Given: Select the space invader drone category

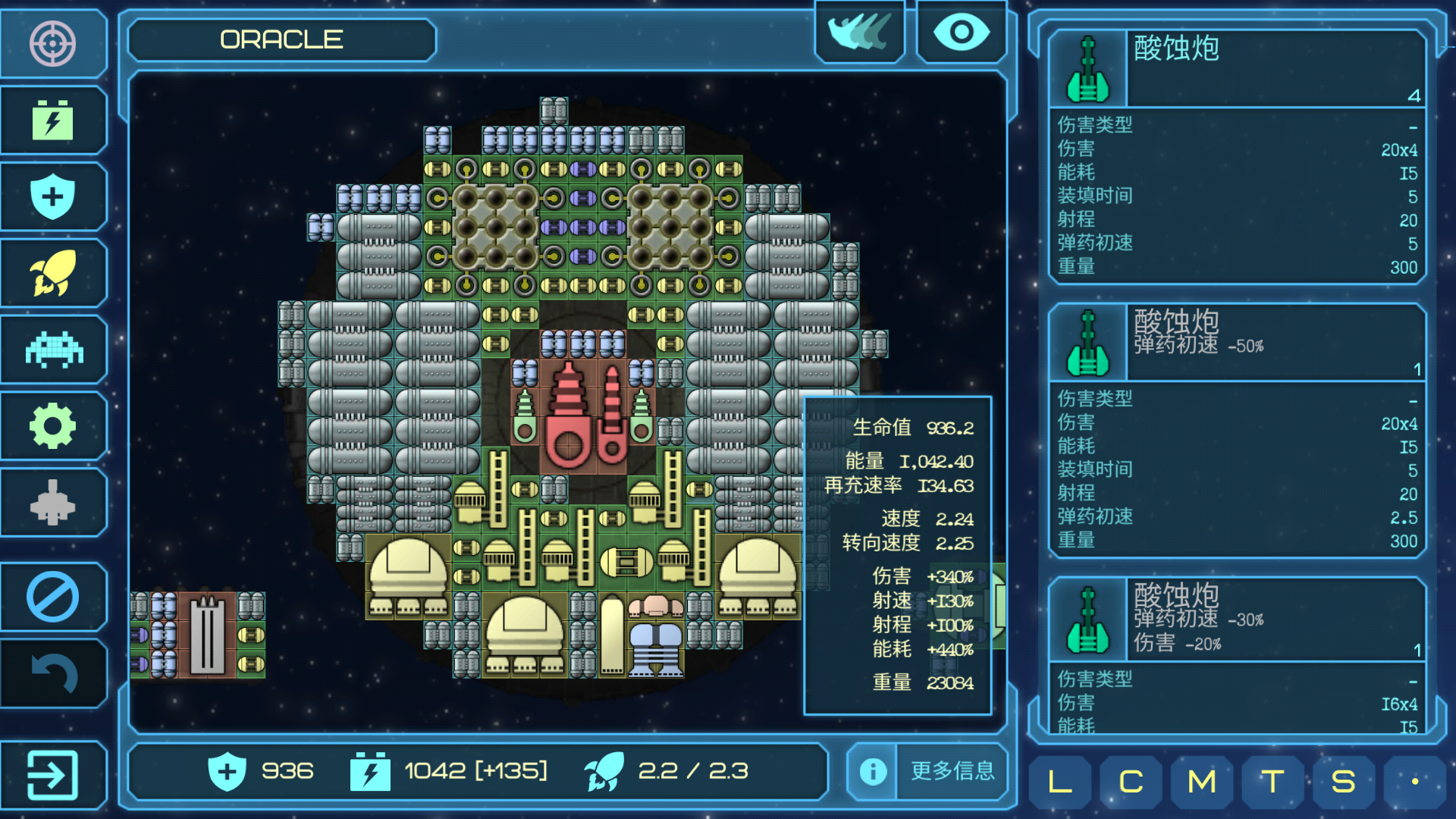Looking at the screenshot, I should [x=52, y=350].
